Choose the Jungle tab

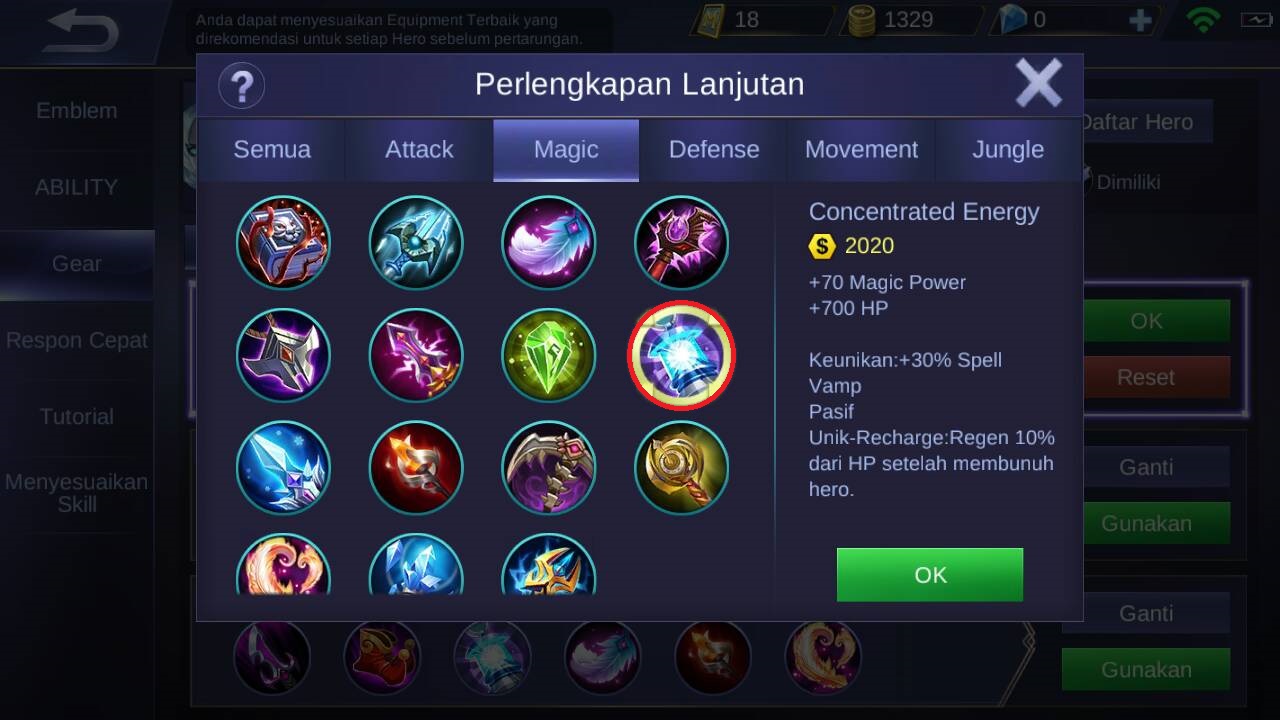click(x=1008, y=150)
